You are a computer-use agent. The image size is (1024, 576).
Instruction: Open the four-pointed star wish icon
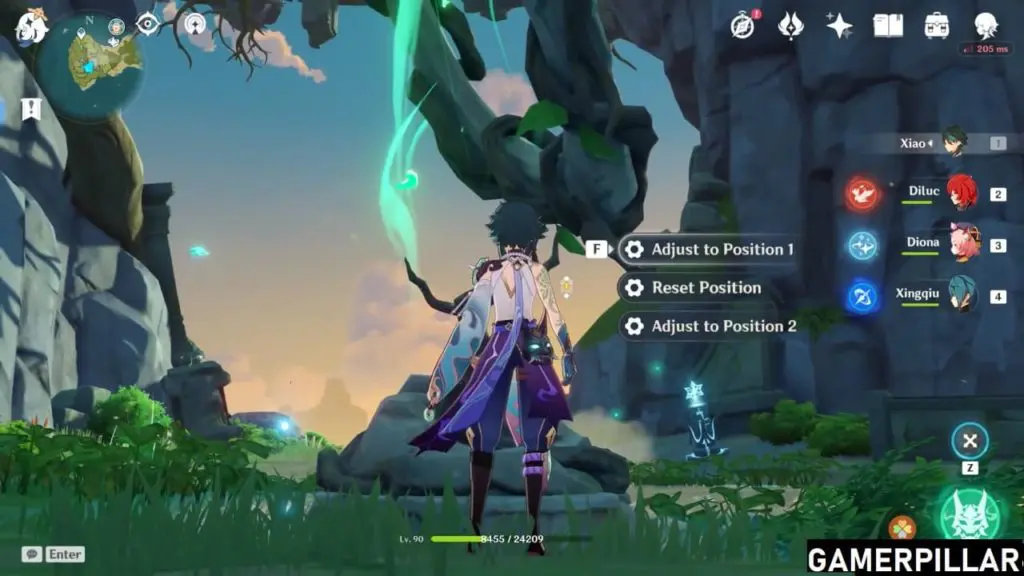(838, 25)
